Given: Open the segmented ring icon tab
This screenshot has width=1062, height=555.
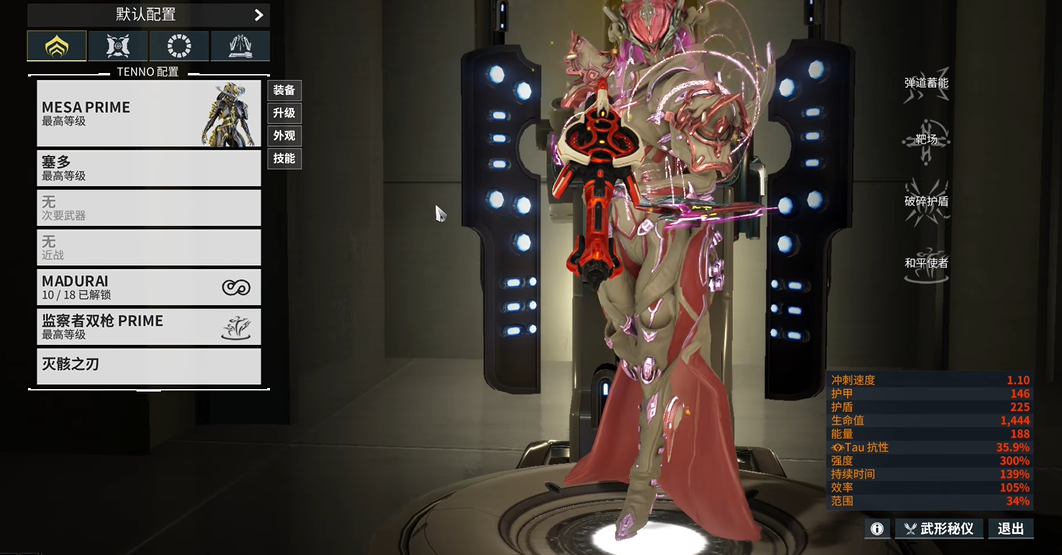Looking at the screenshot, I should point(179,46).
